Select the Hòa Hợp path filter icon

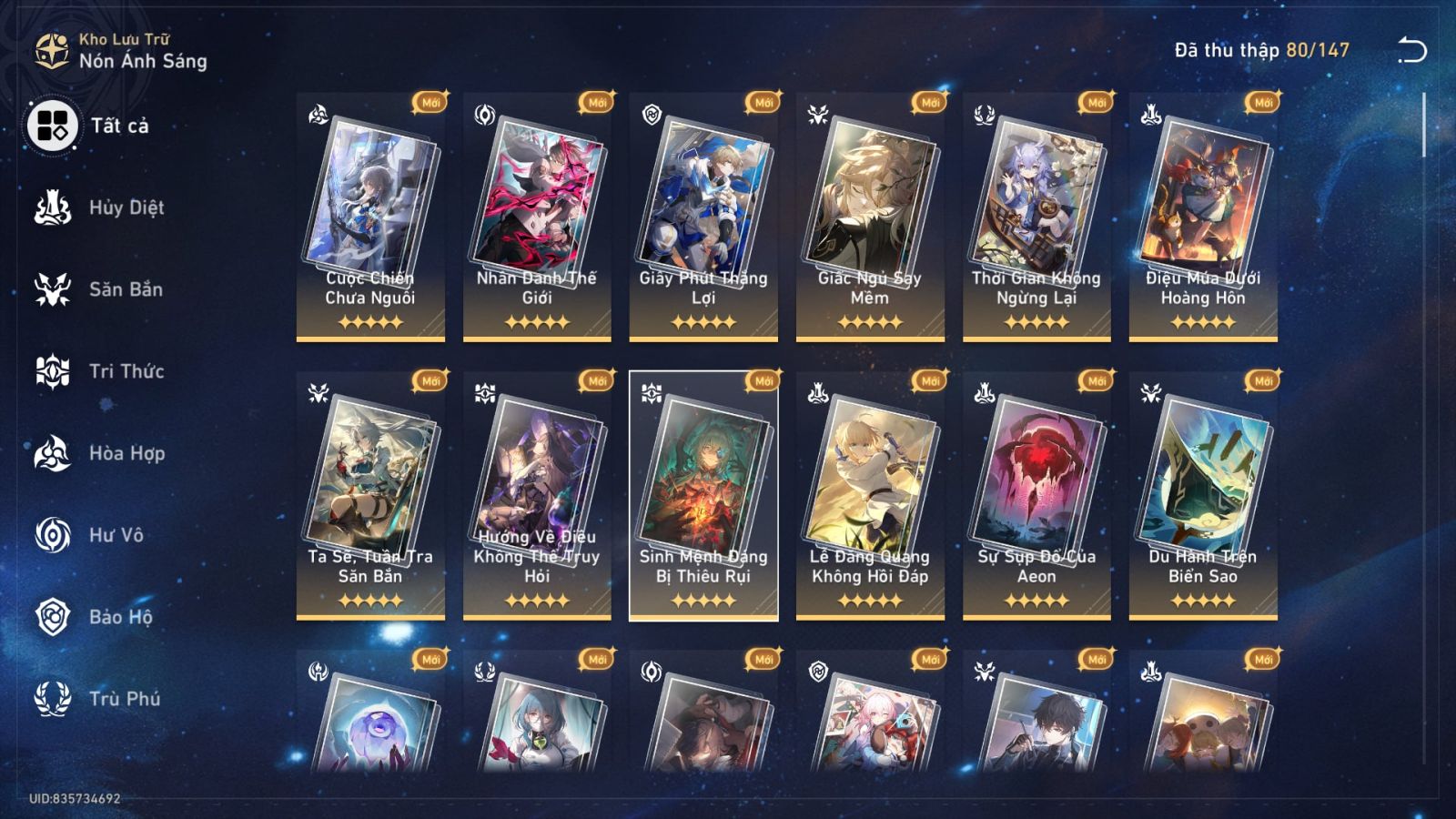(55, 453)
